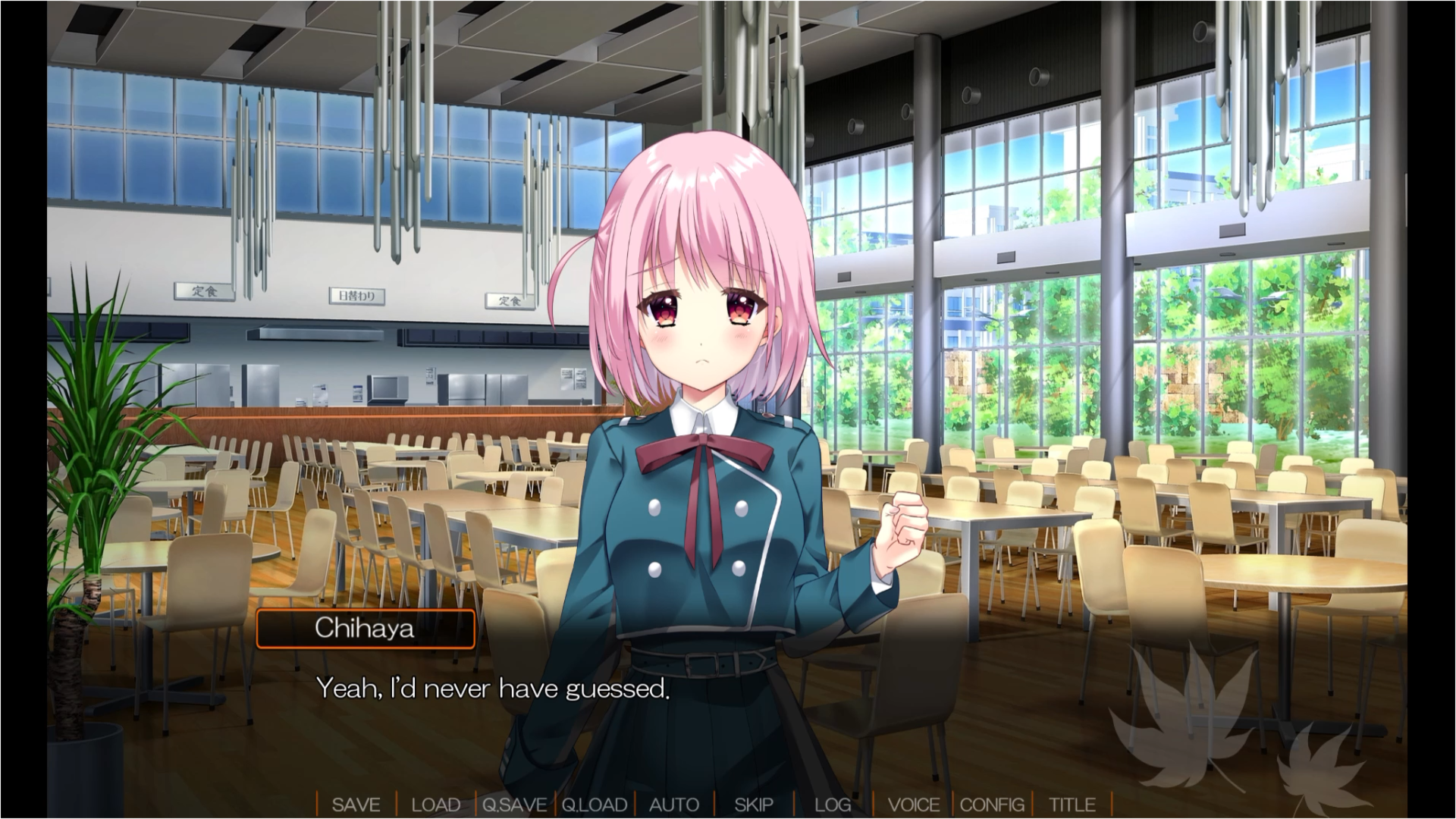Enable AUTO reading mode
This screenshot has height=819, width=1456.
tap(673, 805)
